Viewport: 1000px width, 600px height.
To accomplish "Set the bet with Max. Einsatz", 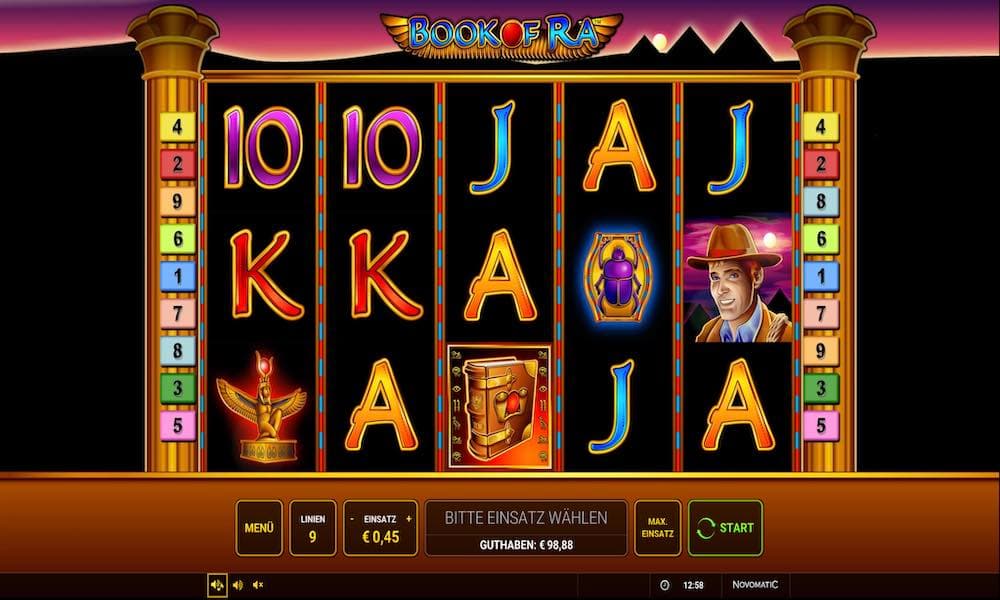I will [x=657, y=528].
